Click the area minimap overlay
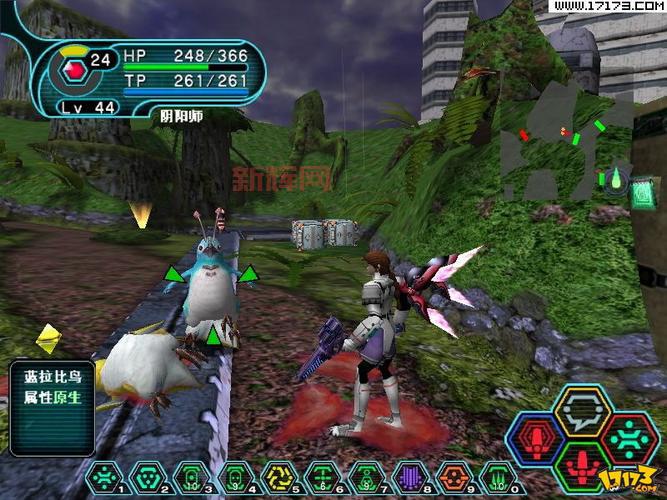 pyautogui.click(x=565, y=150)
